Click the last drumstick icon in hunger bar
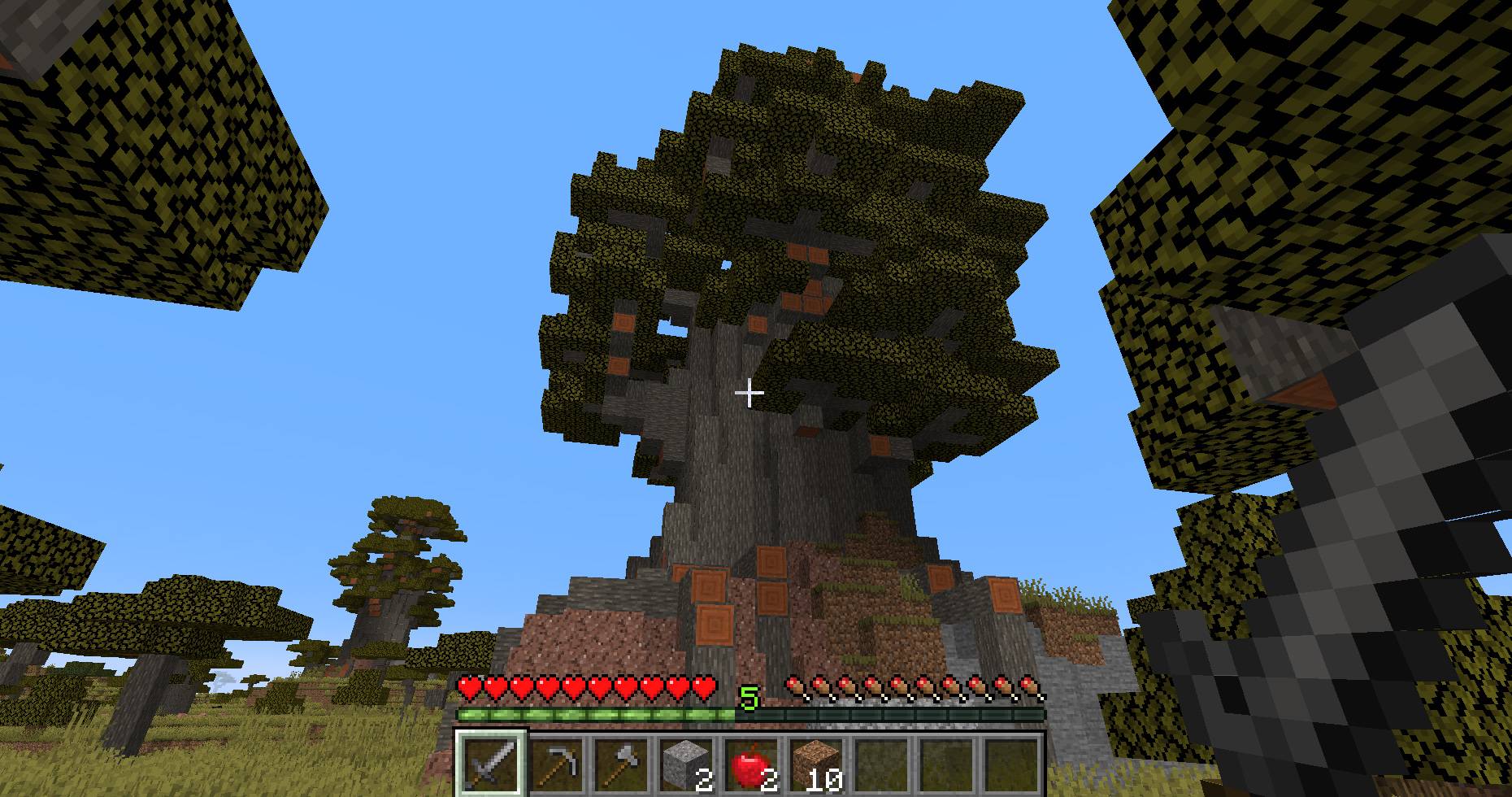The image size is (1512, 797). [x=1028, y=687]
